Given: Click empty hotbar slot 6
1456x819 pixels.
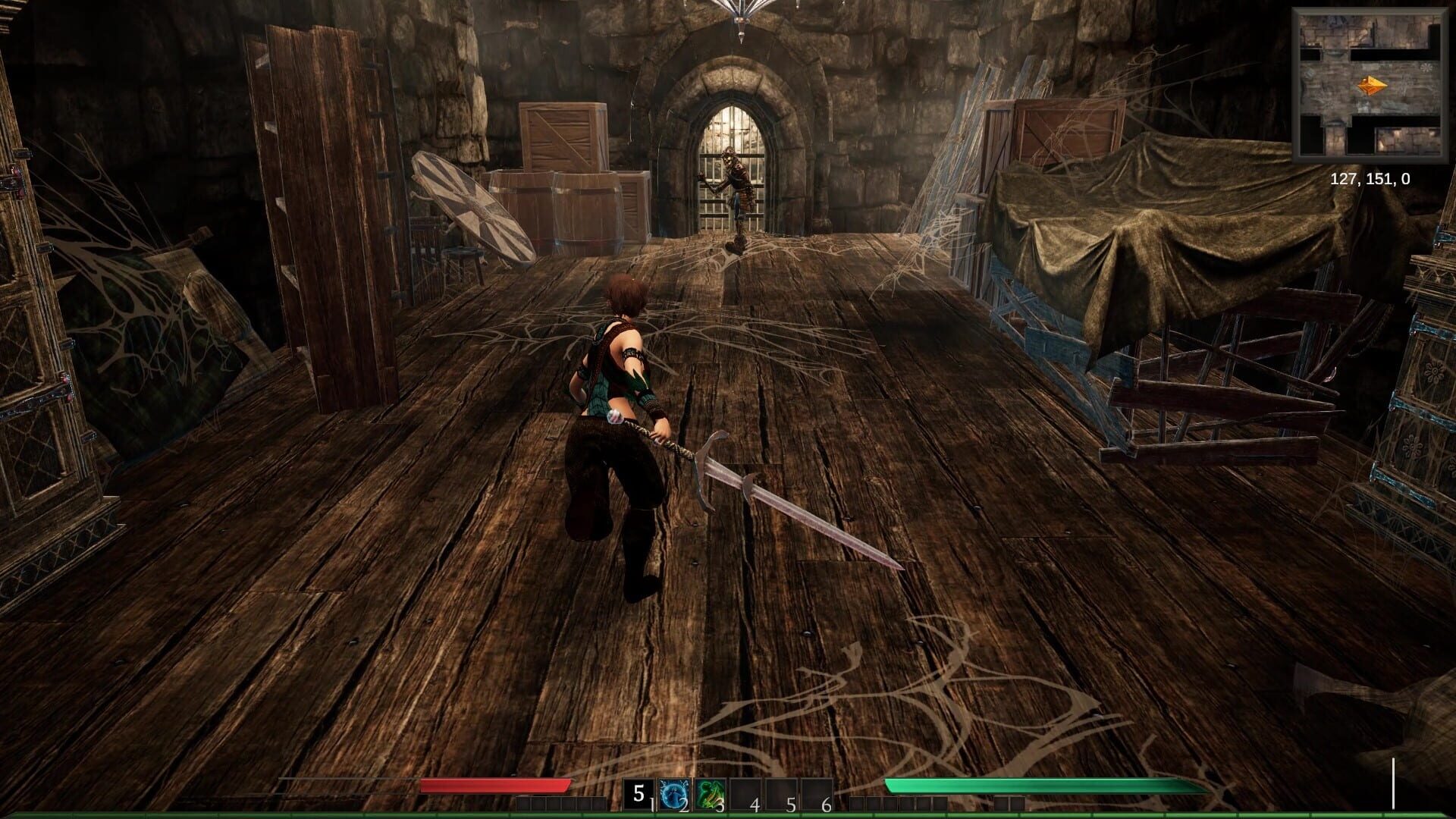Looking at the screenshot, I should coord(817,794).
